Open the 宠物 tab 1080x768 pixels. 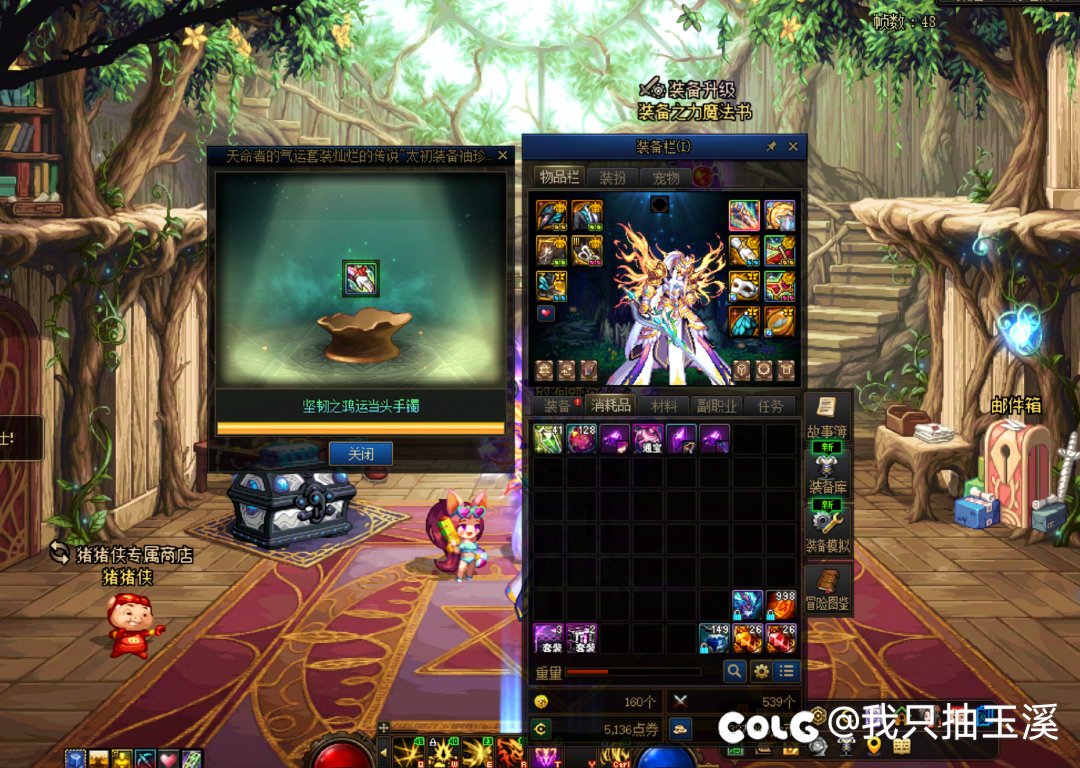tap(665, 178)
